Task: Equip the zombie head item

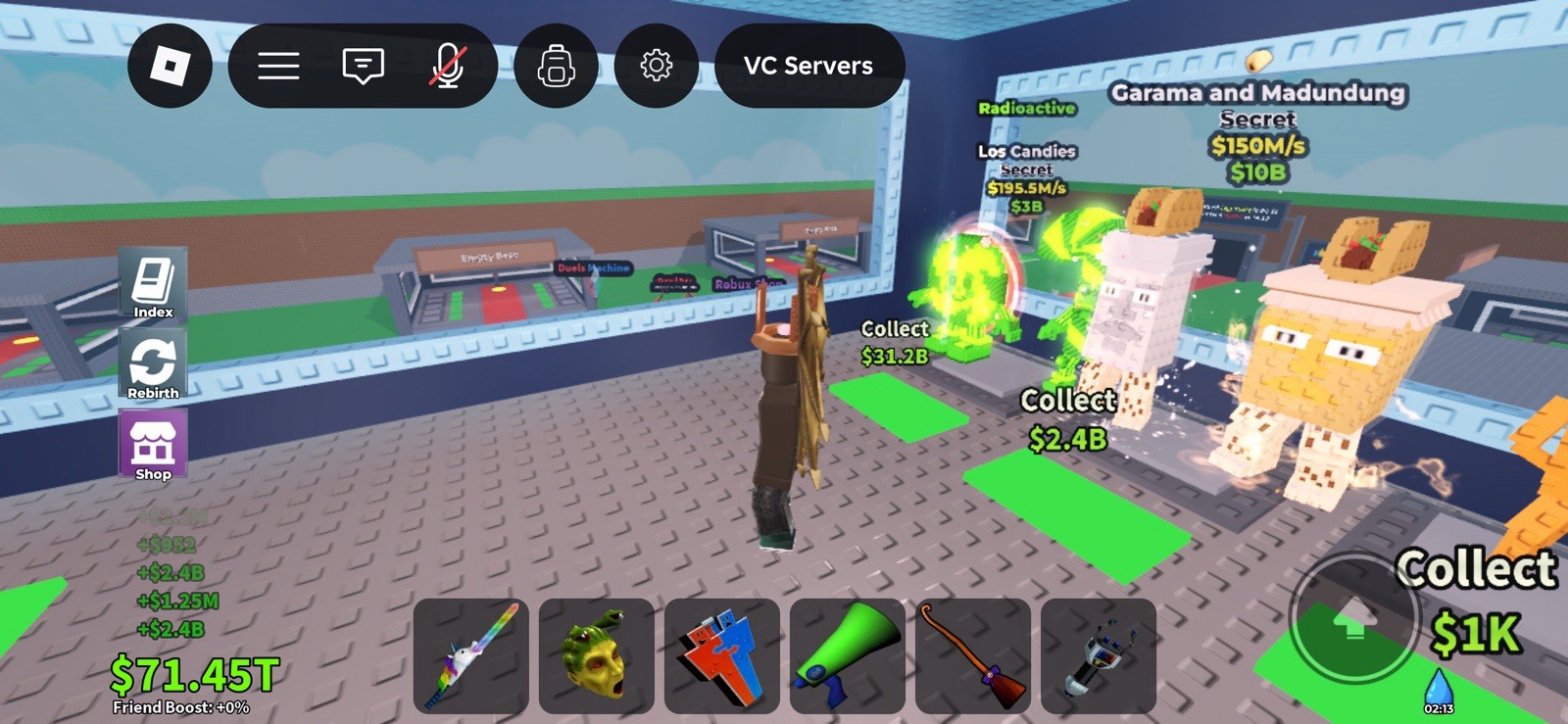Action: click(x=596, y=656)
